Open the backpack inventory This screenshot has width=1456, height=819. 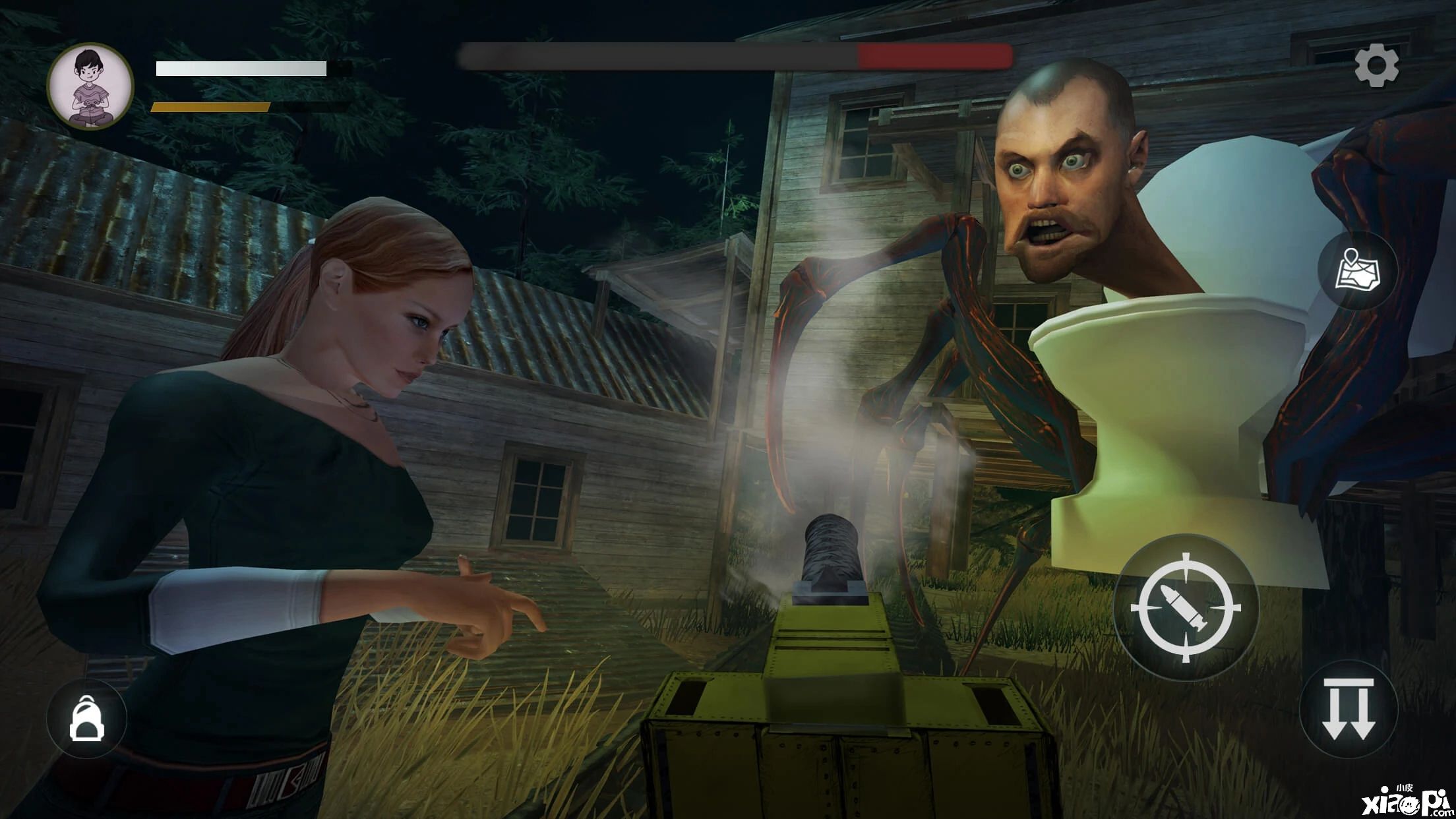click(x=86, y=718)
